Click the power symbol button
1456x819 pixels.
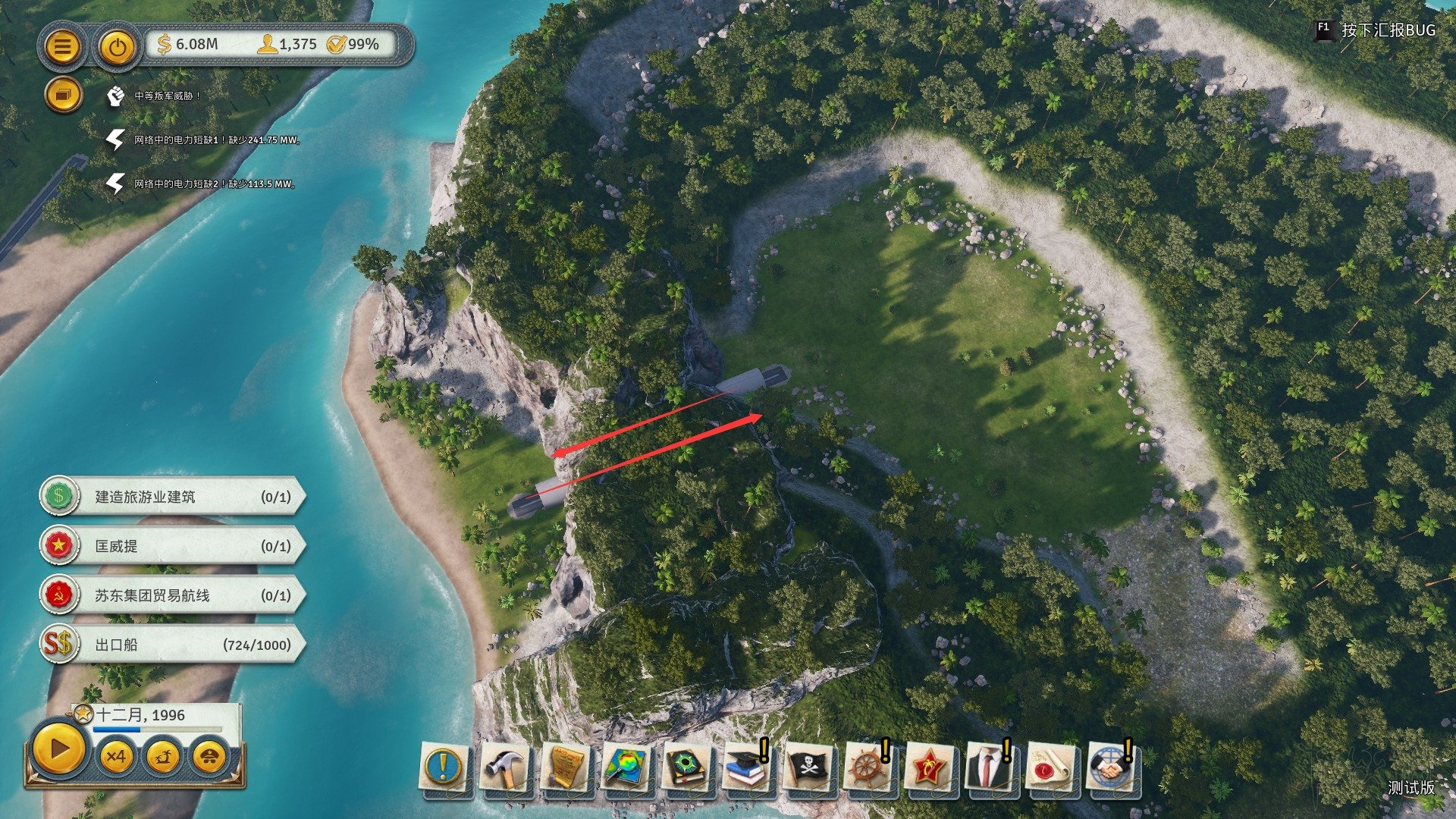coord(117,47)
